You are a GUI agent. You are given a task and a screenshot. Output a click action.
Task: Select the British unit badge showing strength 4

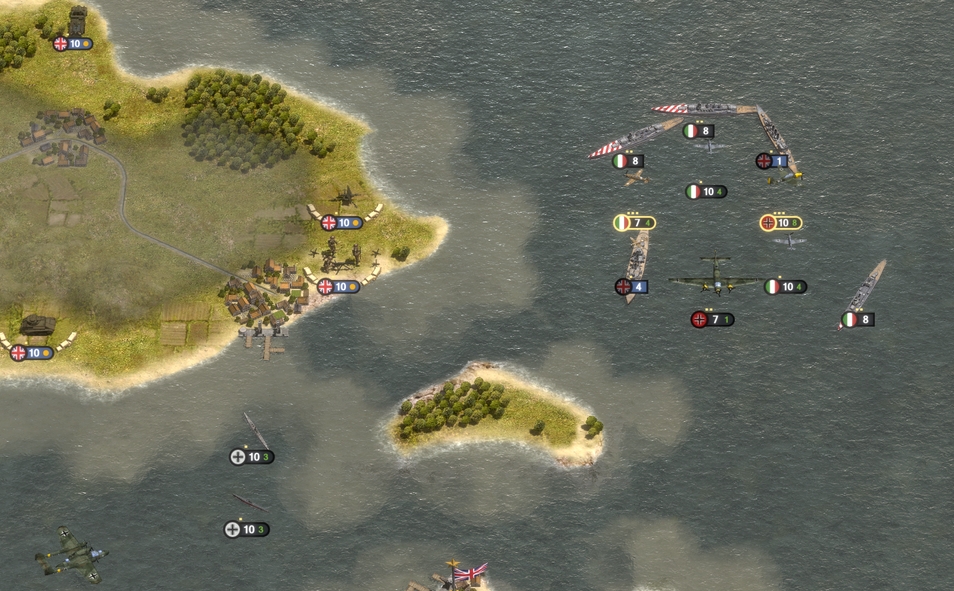pos(631,287)
